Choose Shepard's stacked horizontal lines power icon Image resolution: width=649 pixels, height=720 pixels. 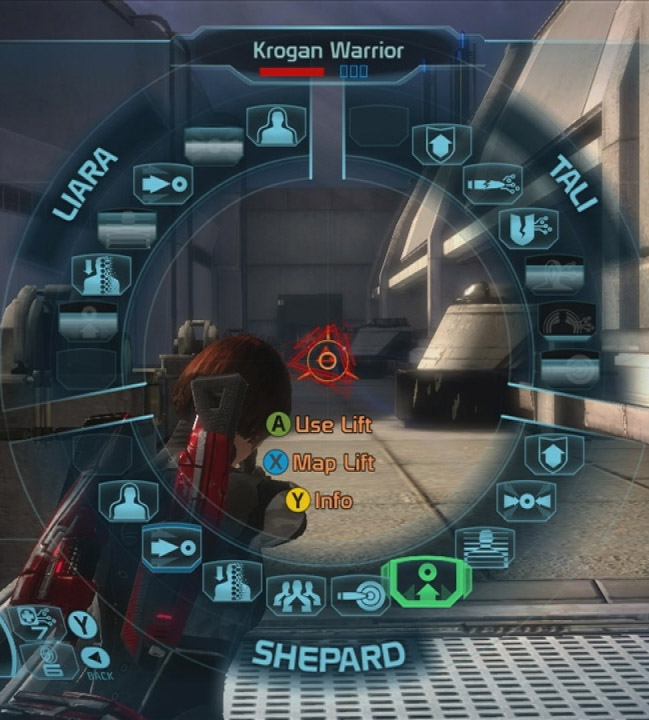(x=484, y=546)
